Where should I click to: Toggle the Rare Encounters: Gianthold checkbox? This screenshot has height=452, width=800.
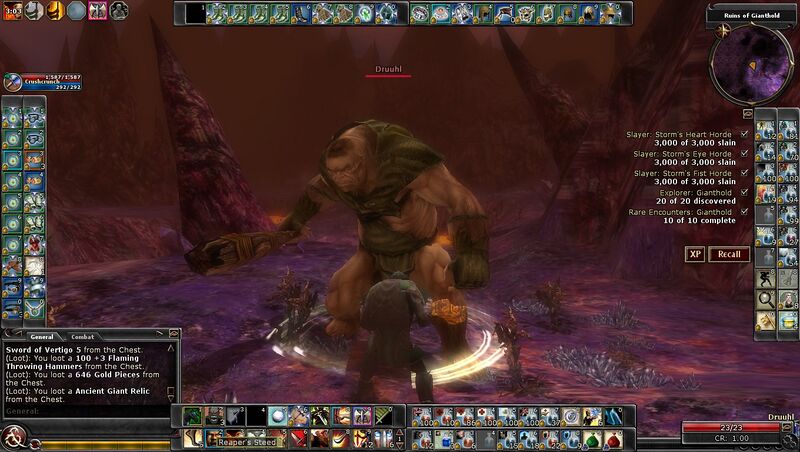point(745,211)
